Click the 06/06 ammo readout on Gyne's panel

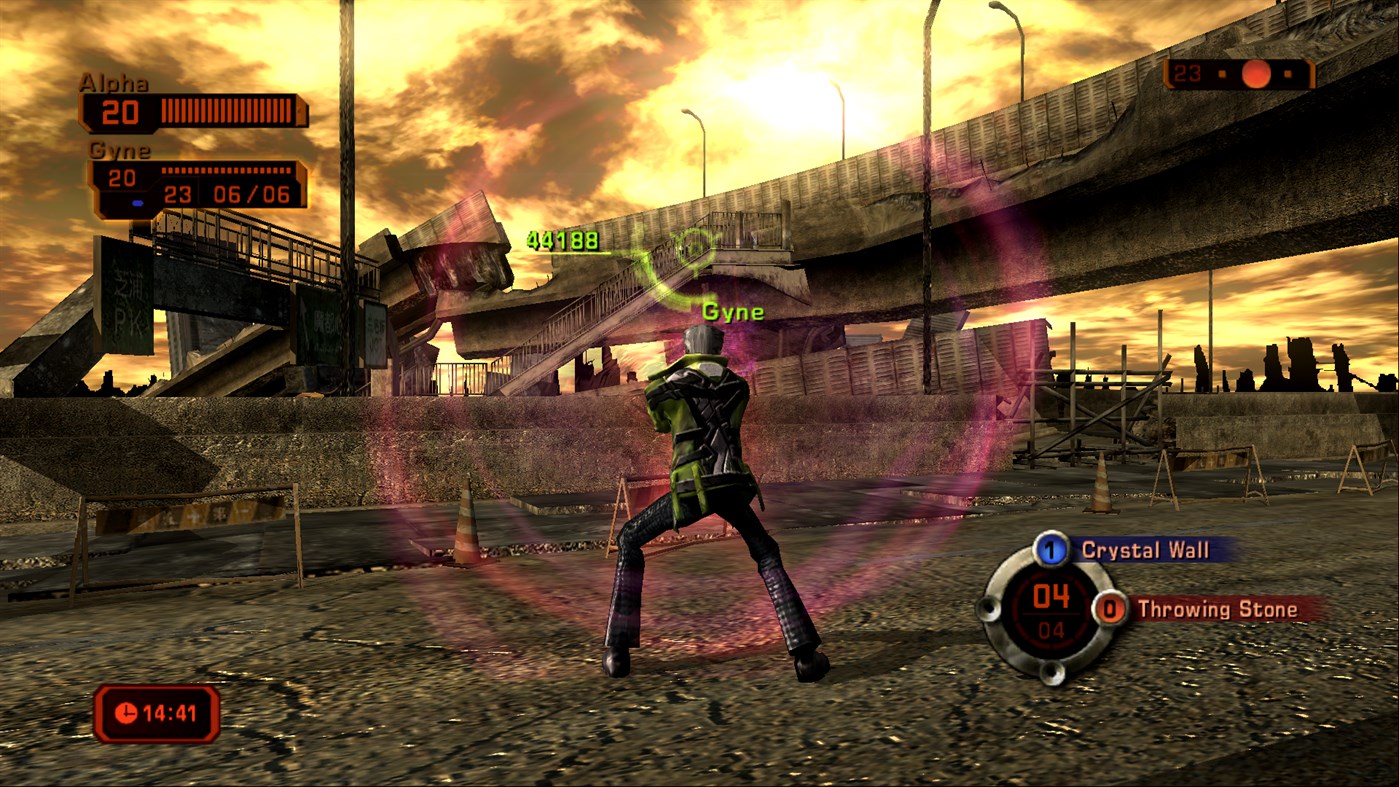coord(251,194)
